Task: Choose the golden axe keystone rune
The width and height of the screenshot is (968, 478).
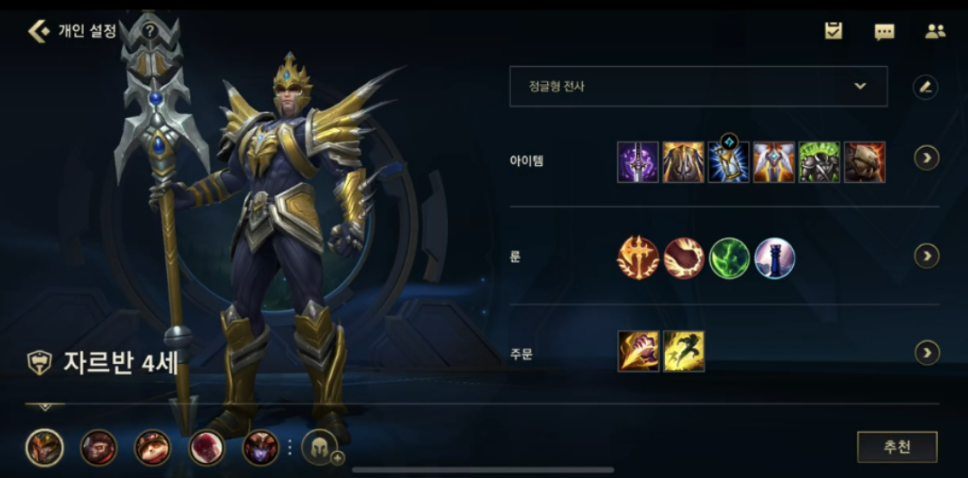Action: [x=638, y=258]
